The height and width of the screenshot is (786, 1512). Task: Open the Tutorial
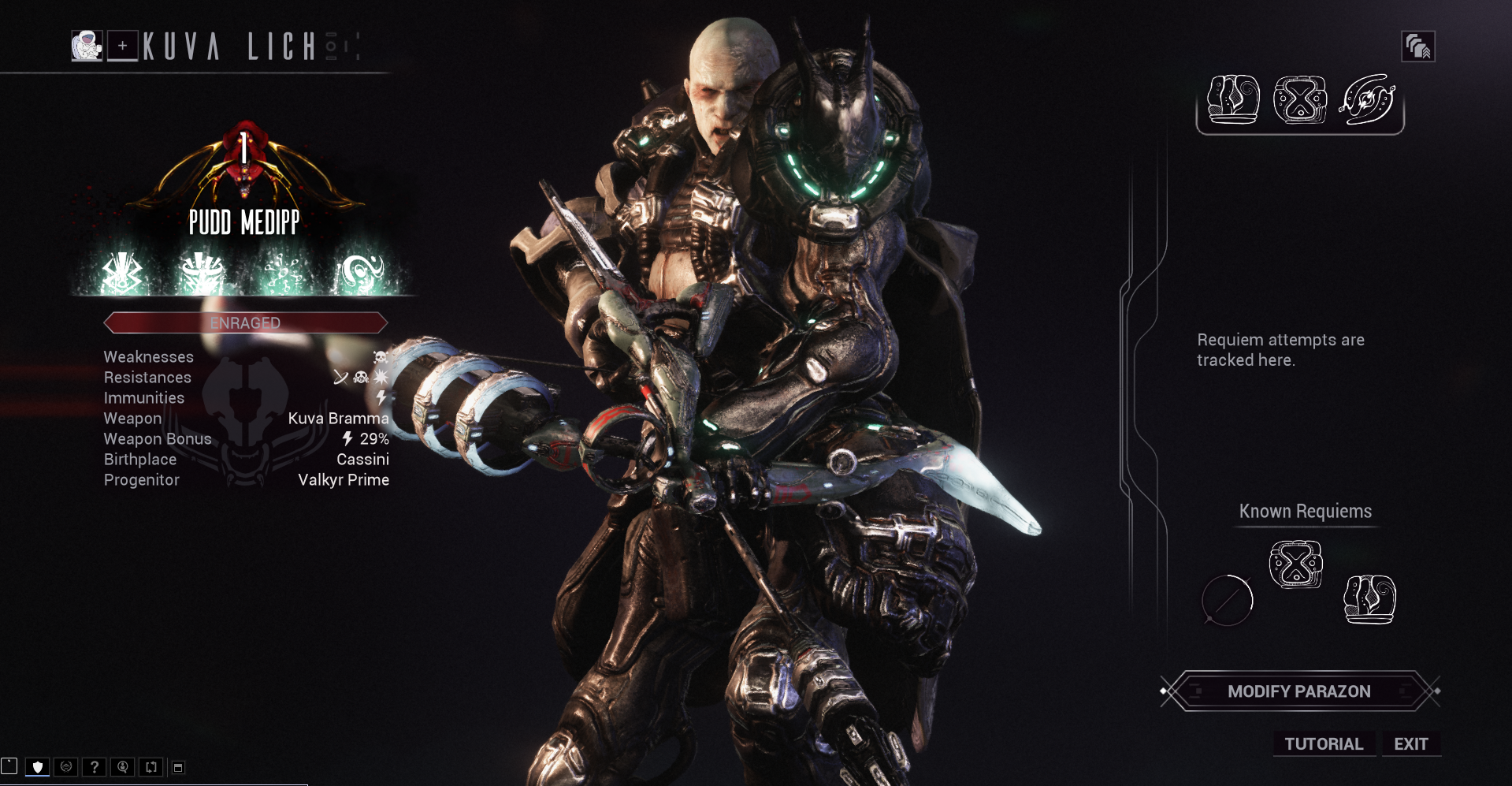(x=1324, y=744)
